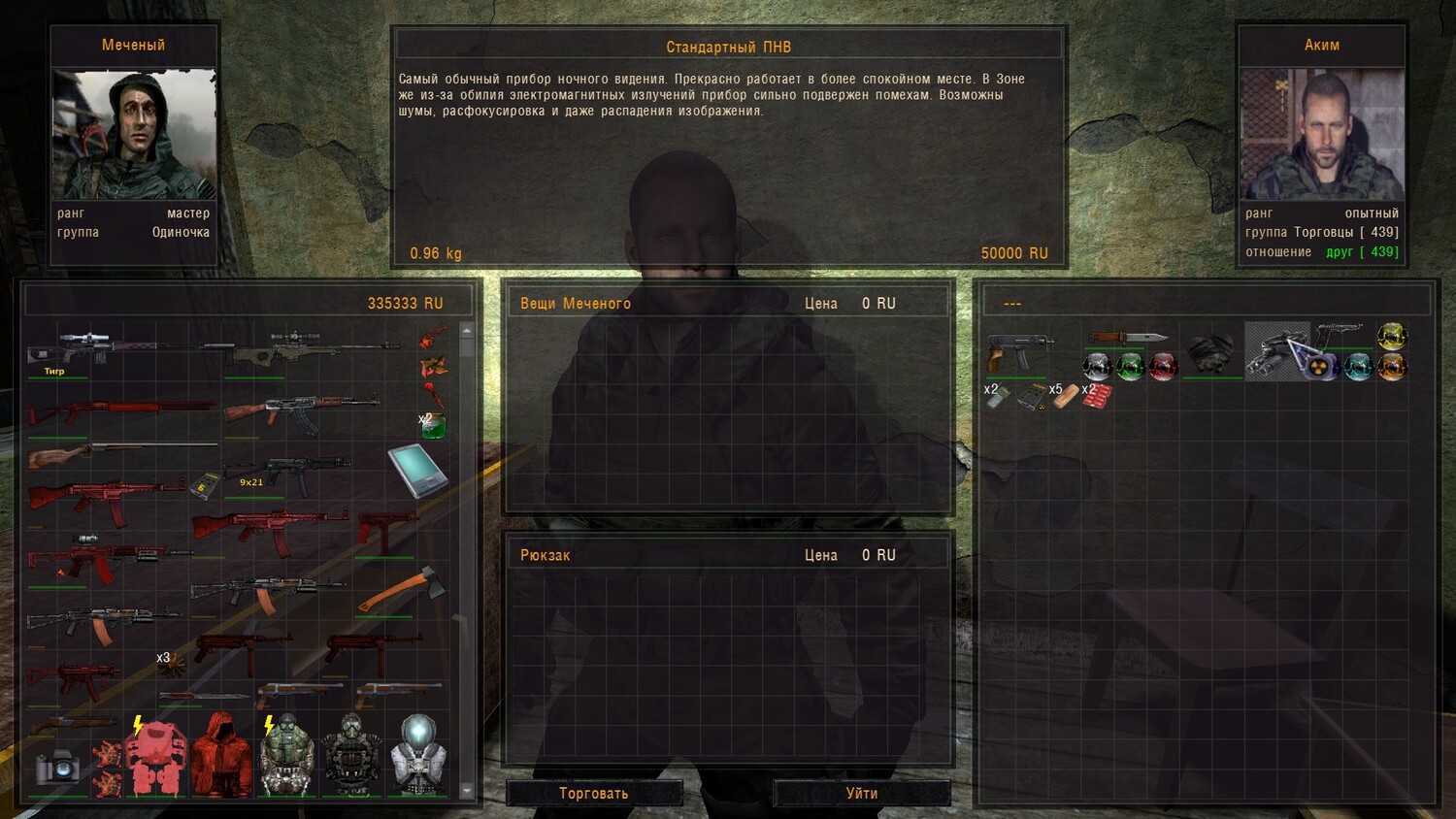The image size is (1456, 819).
Task: Choose the white scientist suit with helmet
Action: coord(418,756)
